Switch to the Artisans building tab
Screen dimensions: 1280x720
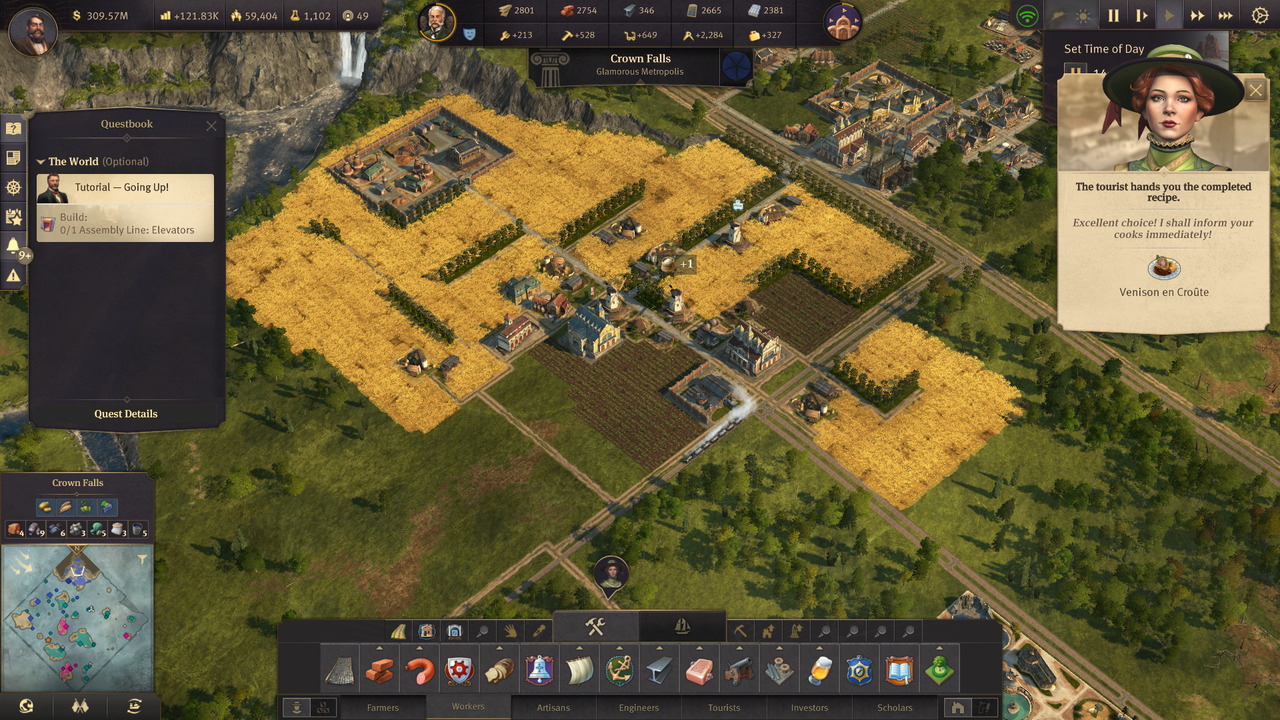coord(553,707)
